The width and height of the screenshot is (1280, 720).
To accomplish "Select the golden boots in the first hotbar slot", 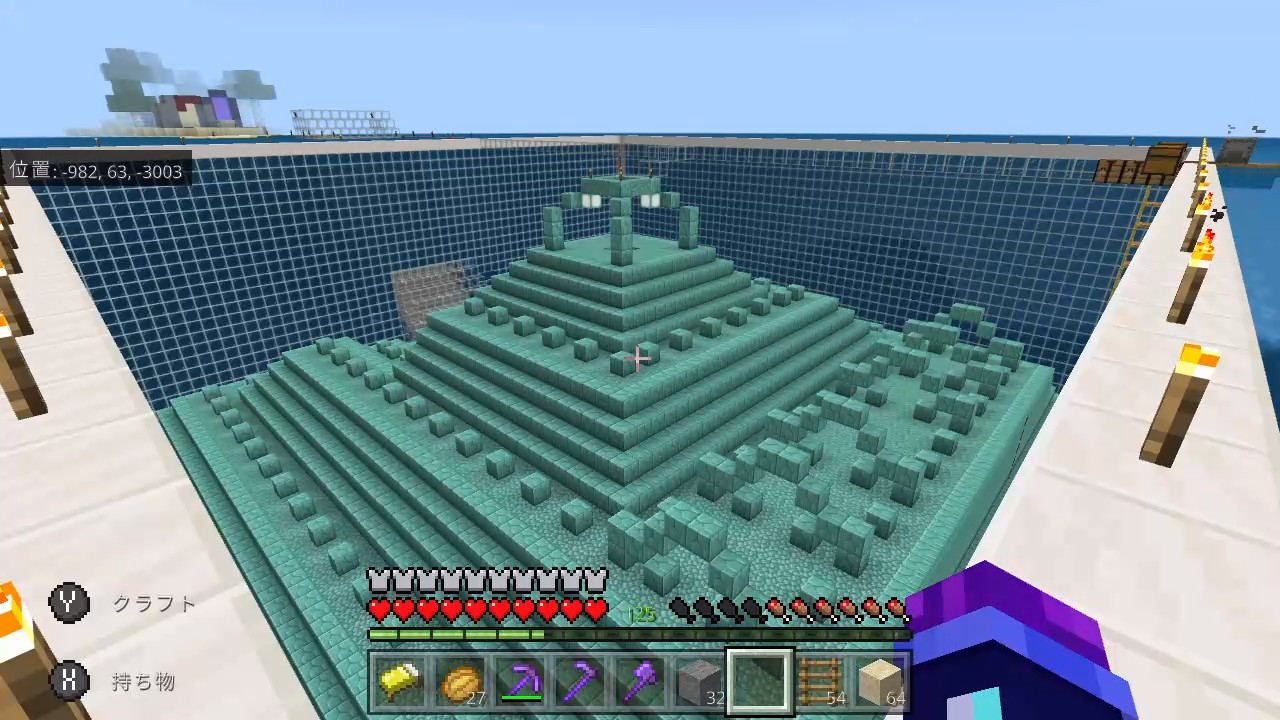I will [401, 680].
